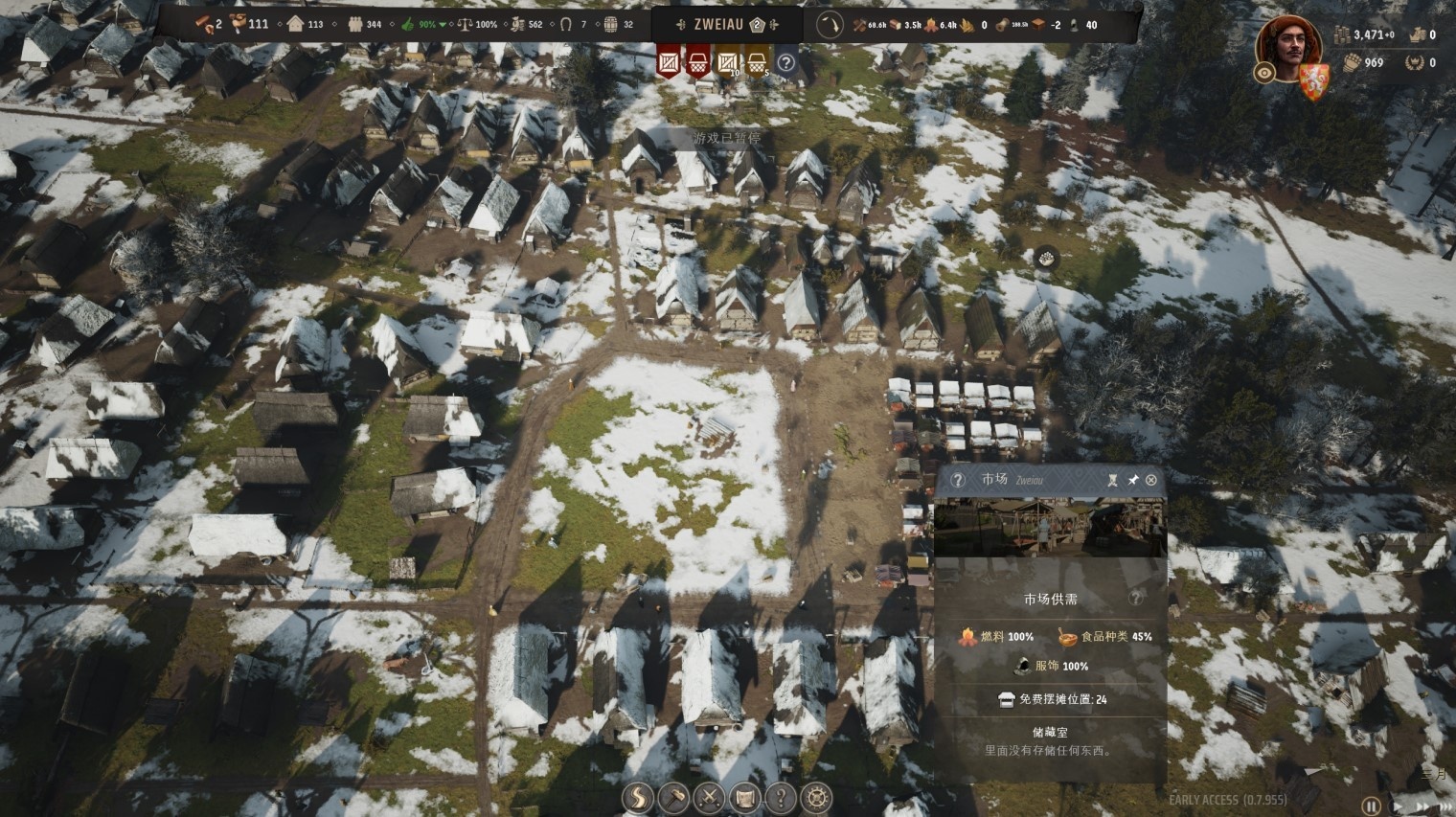
Task: Toggle the eye visibility icon beside portrait
Action: [x=1264, y=73]
